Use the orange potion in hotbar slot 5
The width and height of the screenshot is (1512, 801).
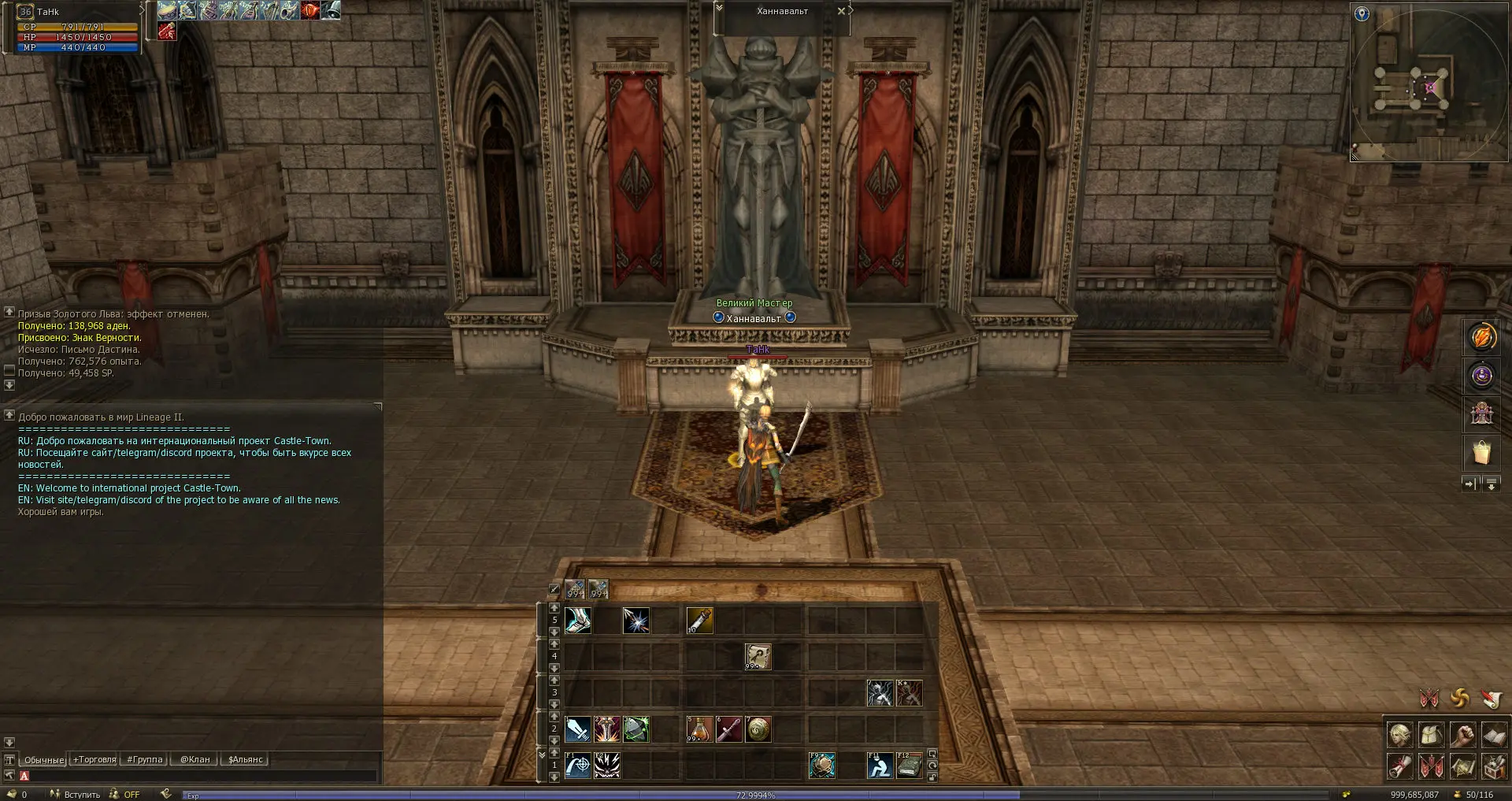699,729
